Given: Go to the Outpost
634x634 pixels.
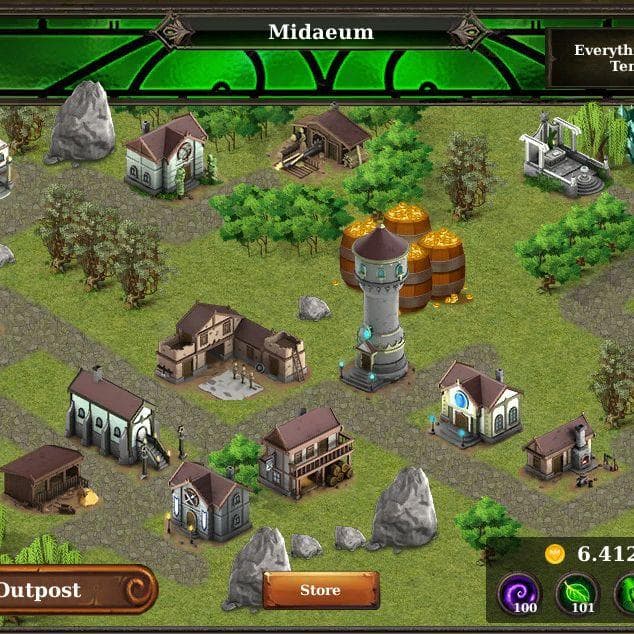Looking at the screenshot, I should pos(70,590).
